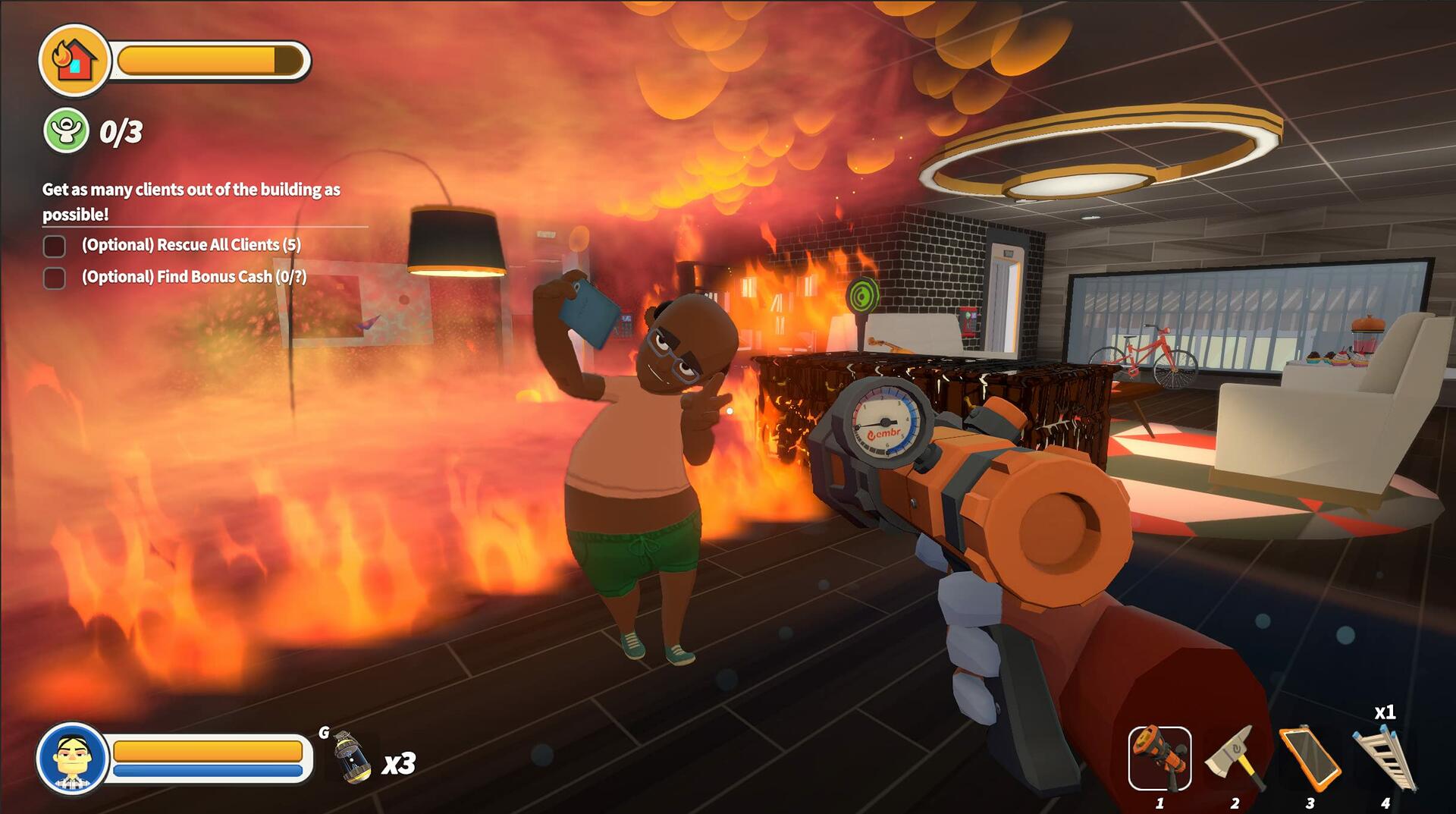This screenshot has height=814, width=1456.
Task: Click the green rescued-client icon beside 0/3
Action: point(65,129)
